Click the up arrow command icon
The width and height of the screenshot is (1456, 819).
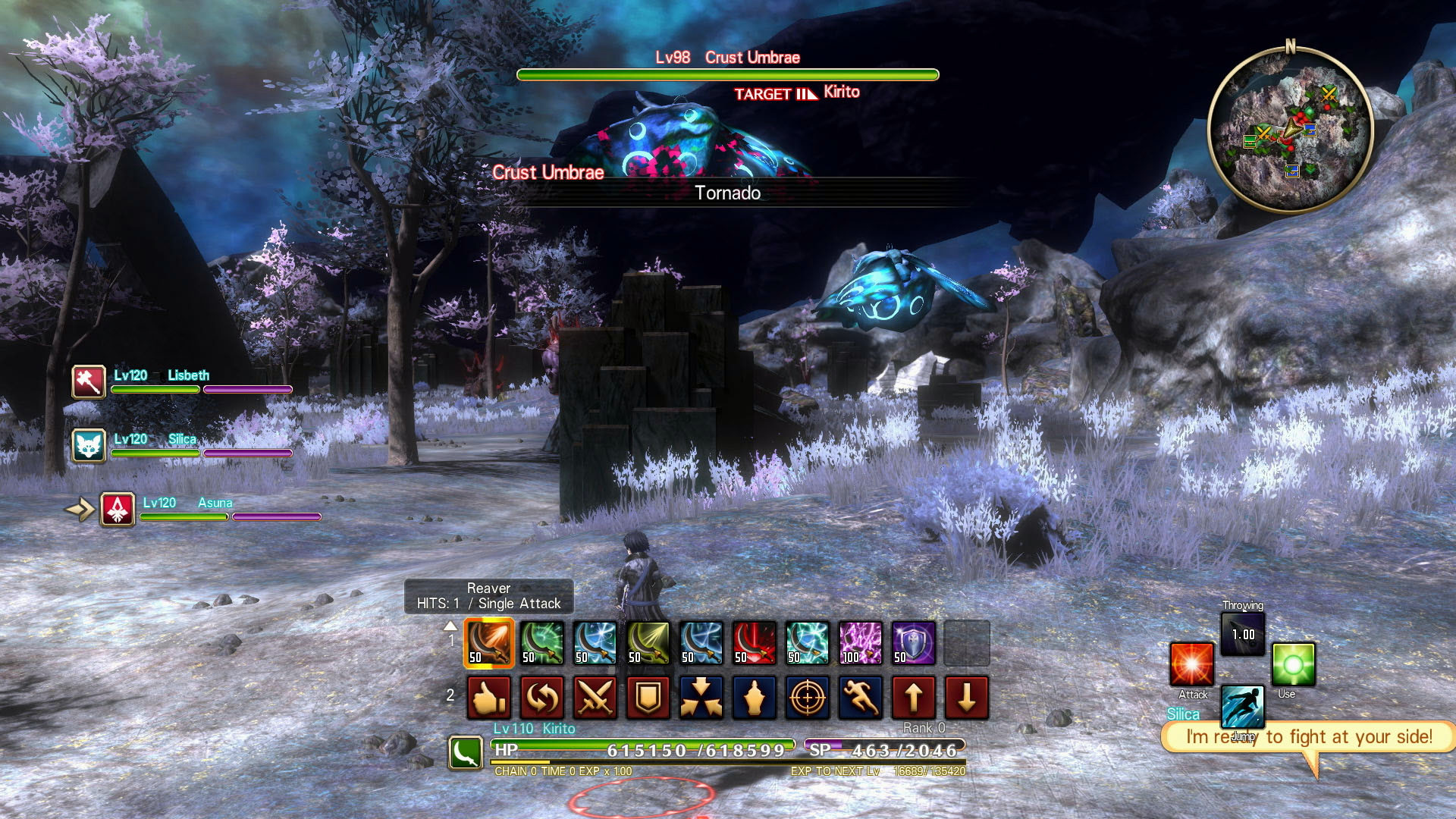coord(914,698)
